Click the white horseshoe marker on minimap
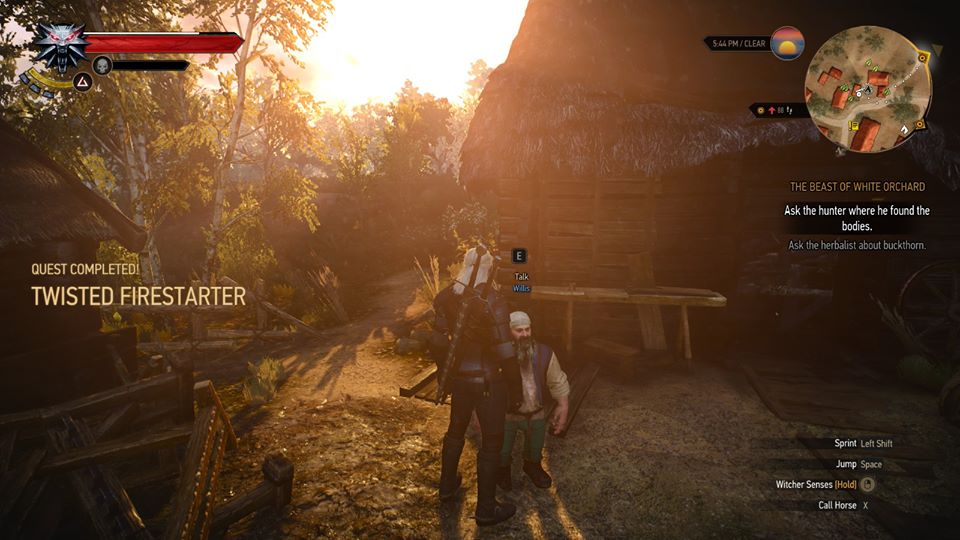The height and width of the screenshot is (540, 960). pyautogui.click(x=903, y=129)
